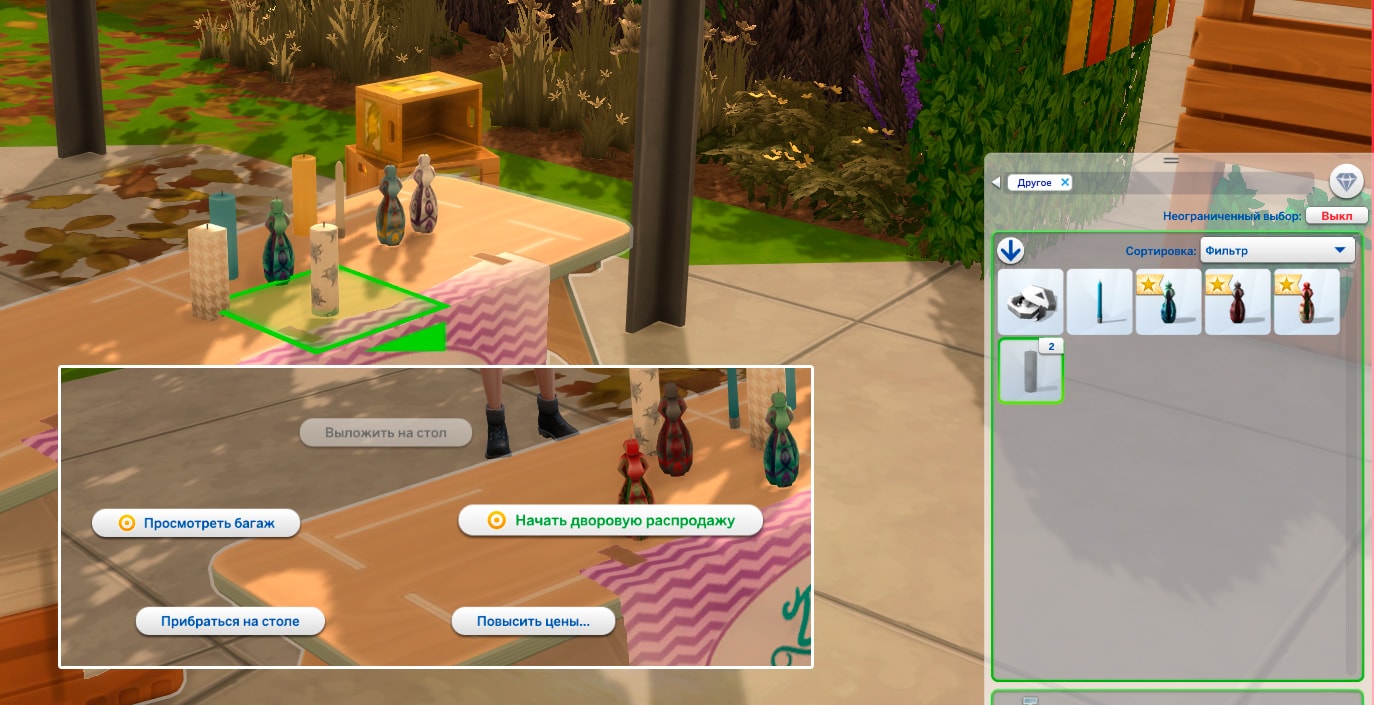Pick the thin blue taper candle
The width and height of the screenshot is (1374, 705).
[1099, 302]
